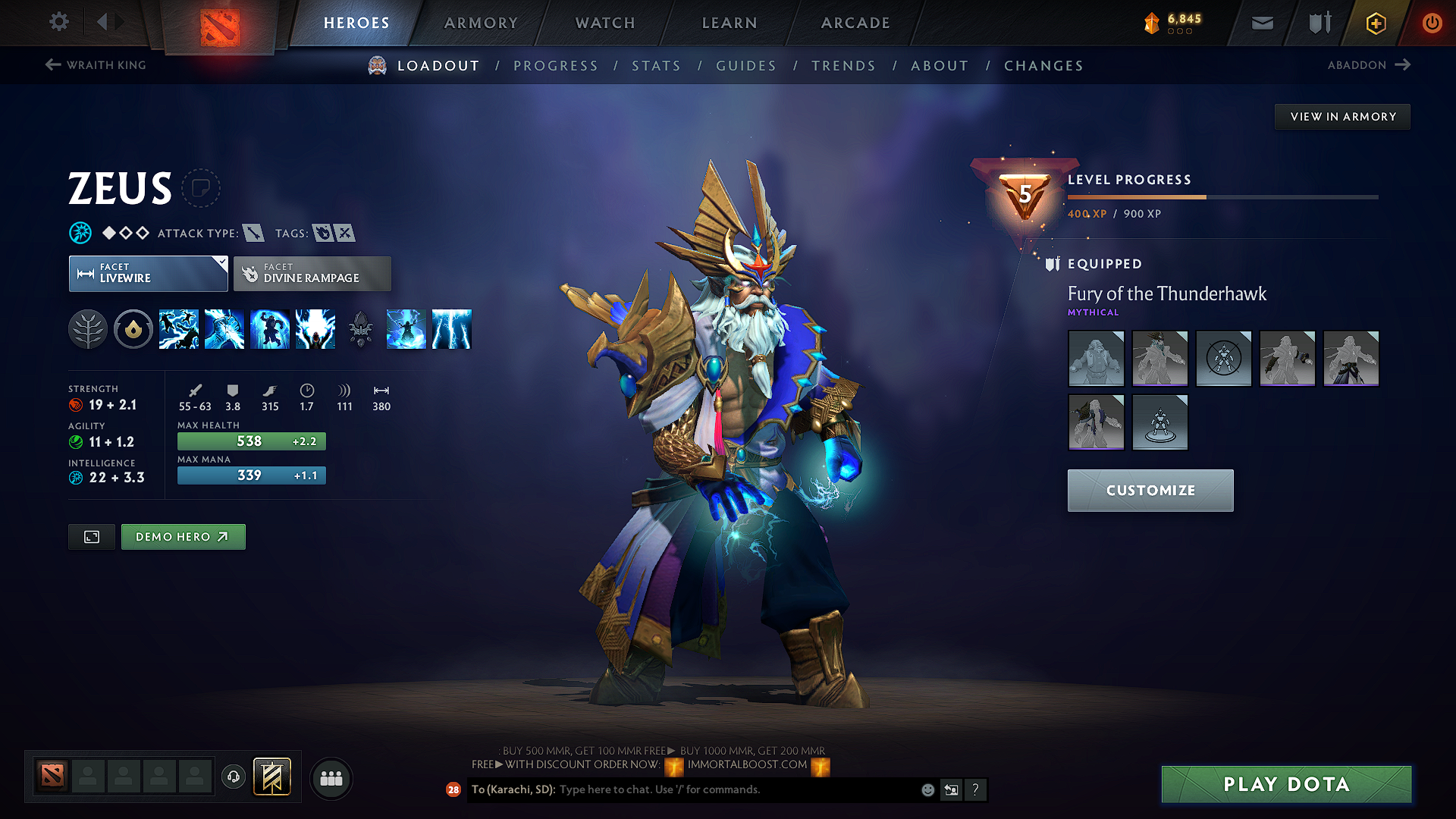The height and width of the screenshot is (819, 1456).
Task: Click the emoticon smiley in the chat bar
Action: (927, 789)
